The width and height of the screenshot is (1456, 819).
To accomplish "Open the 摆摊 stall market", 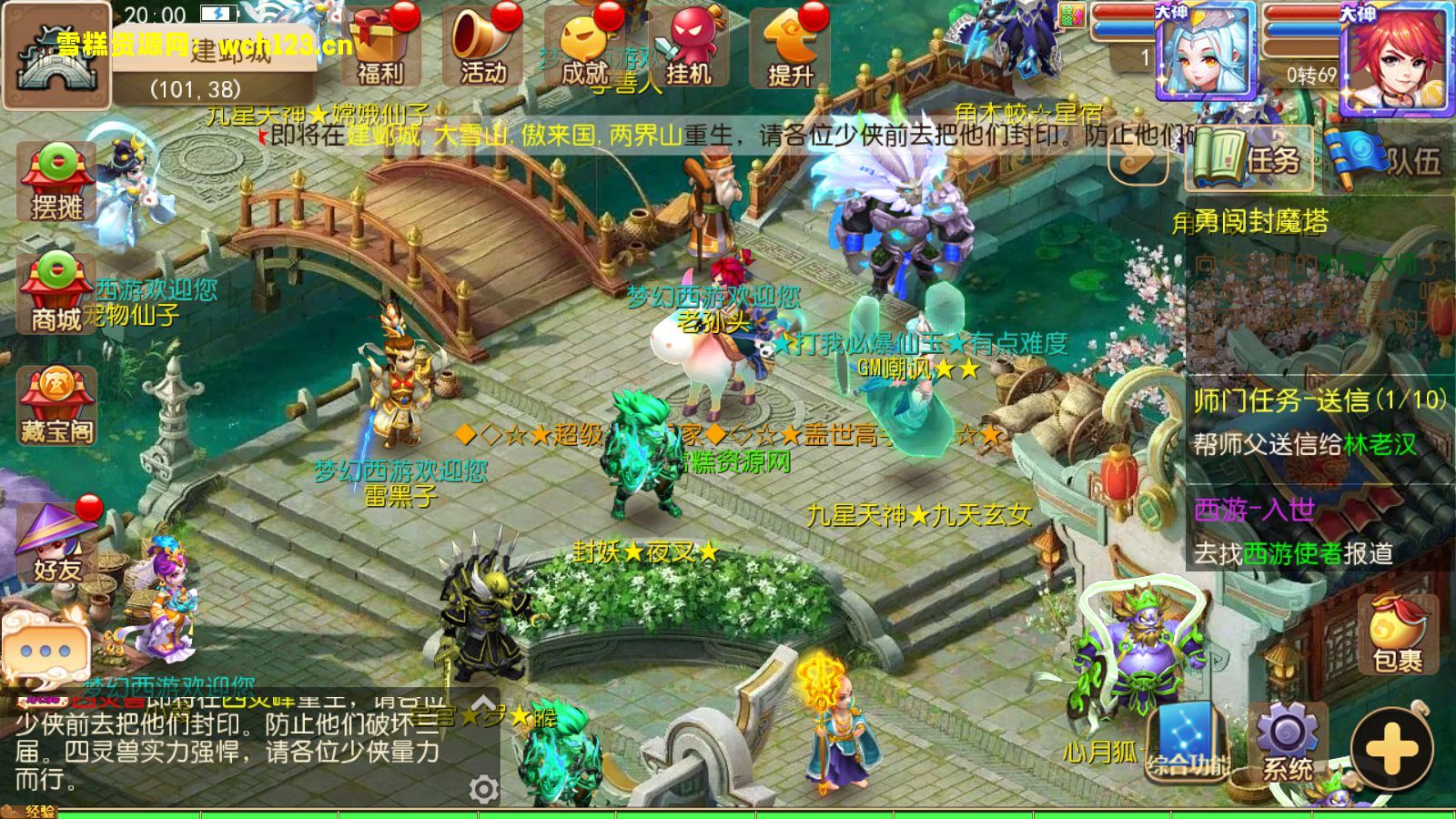I will (56, 182).
